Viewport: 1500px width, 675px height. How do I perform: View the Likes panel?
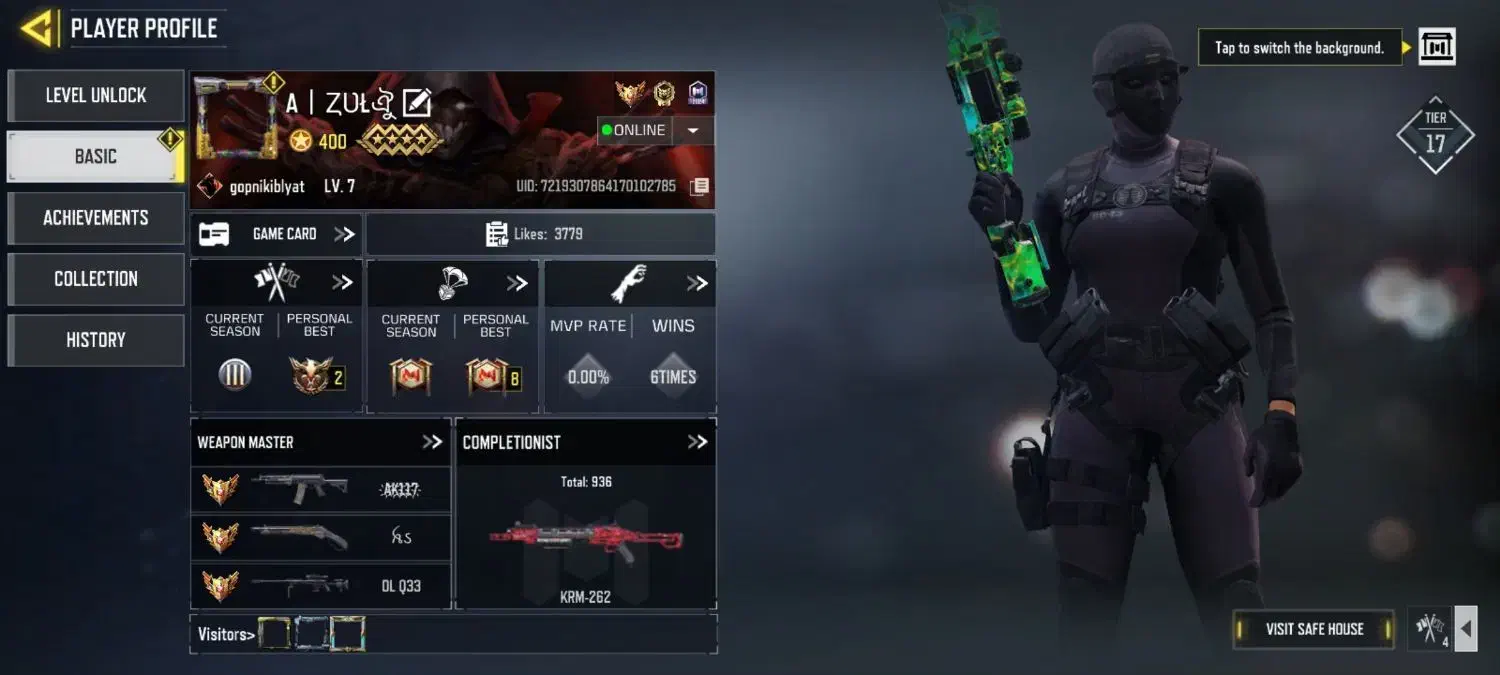(540, 234)
